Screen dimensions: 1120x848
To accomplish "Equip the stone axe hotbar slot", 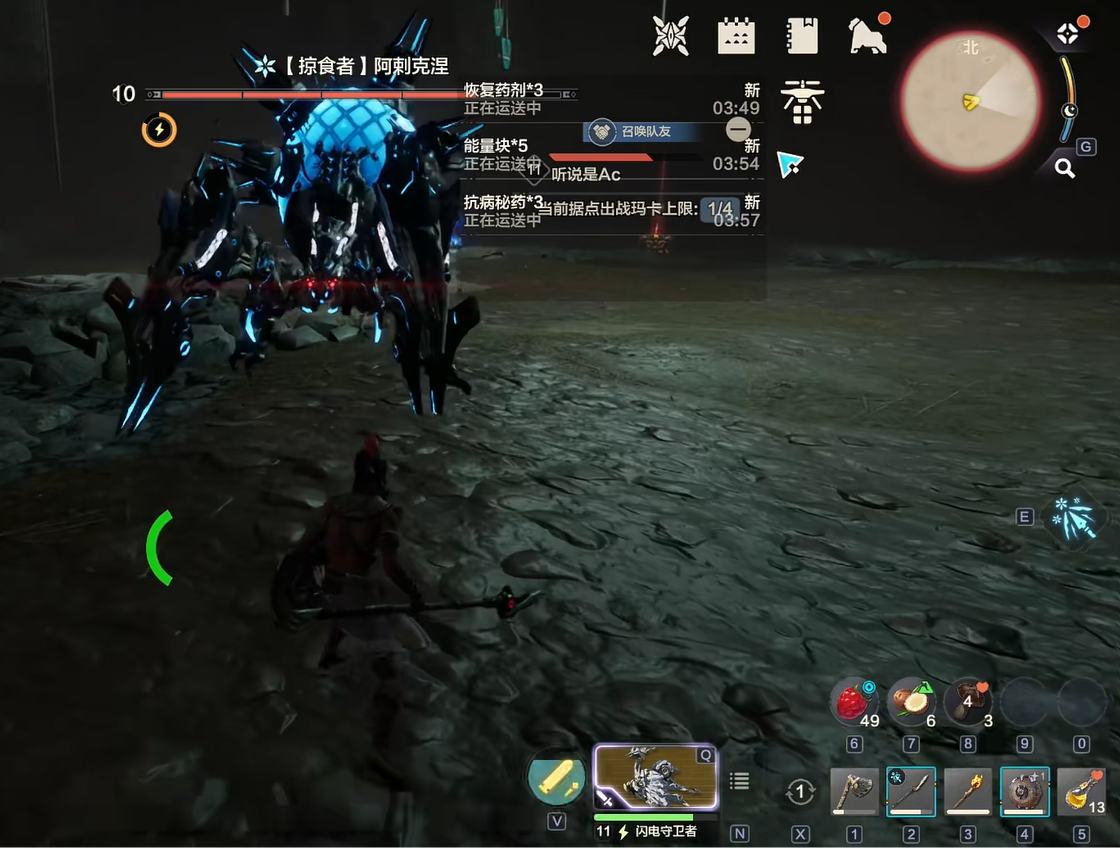I will point(854,792).
